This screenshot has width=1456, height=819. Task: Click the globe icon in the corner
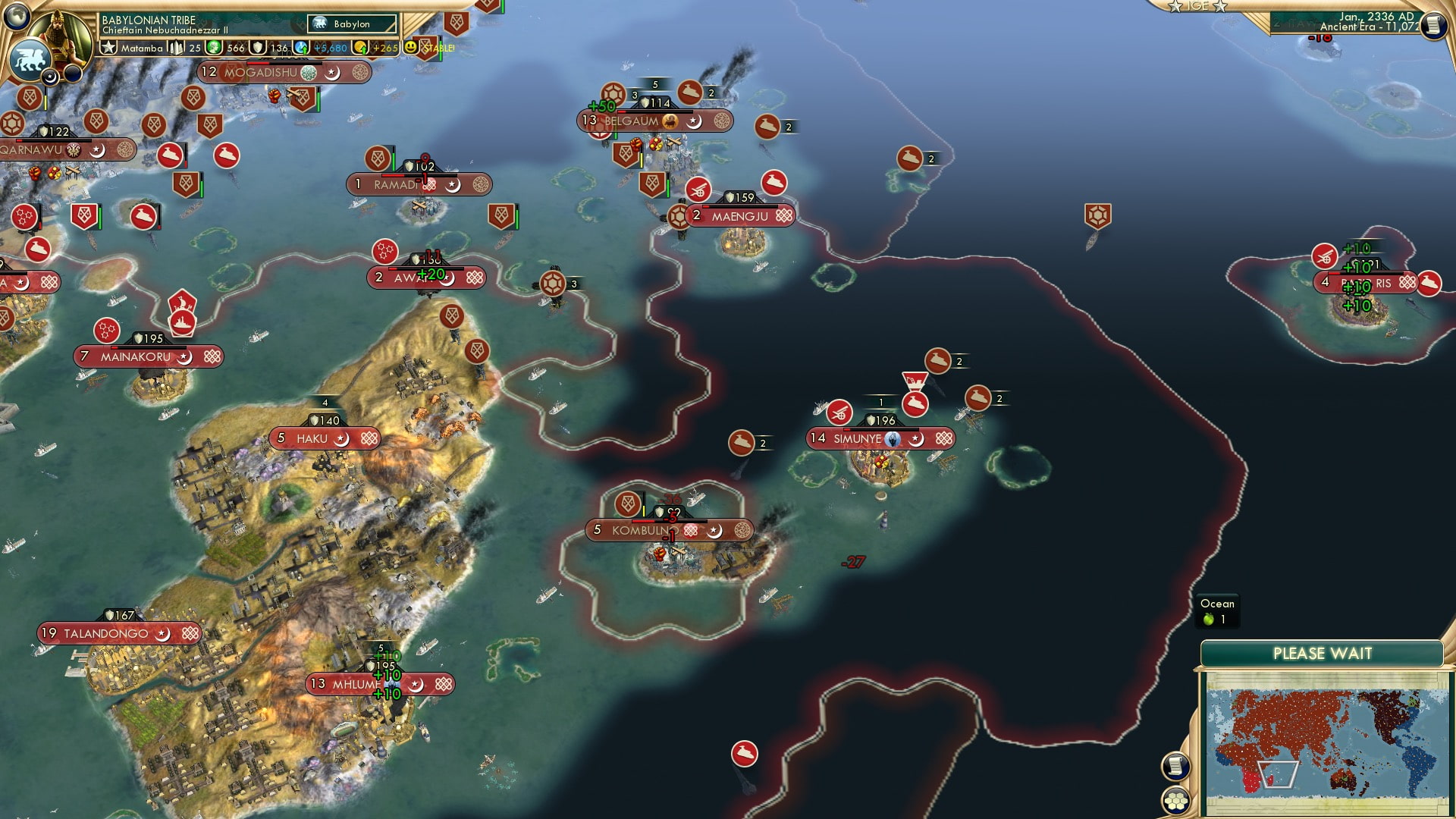pyautogui.click(x=15, y=15)
